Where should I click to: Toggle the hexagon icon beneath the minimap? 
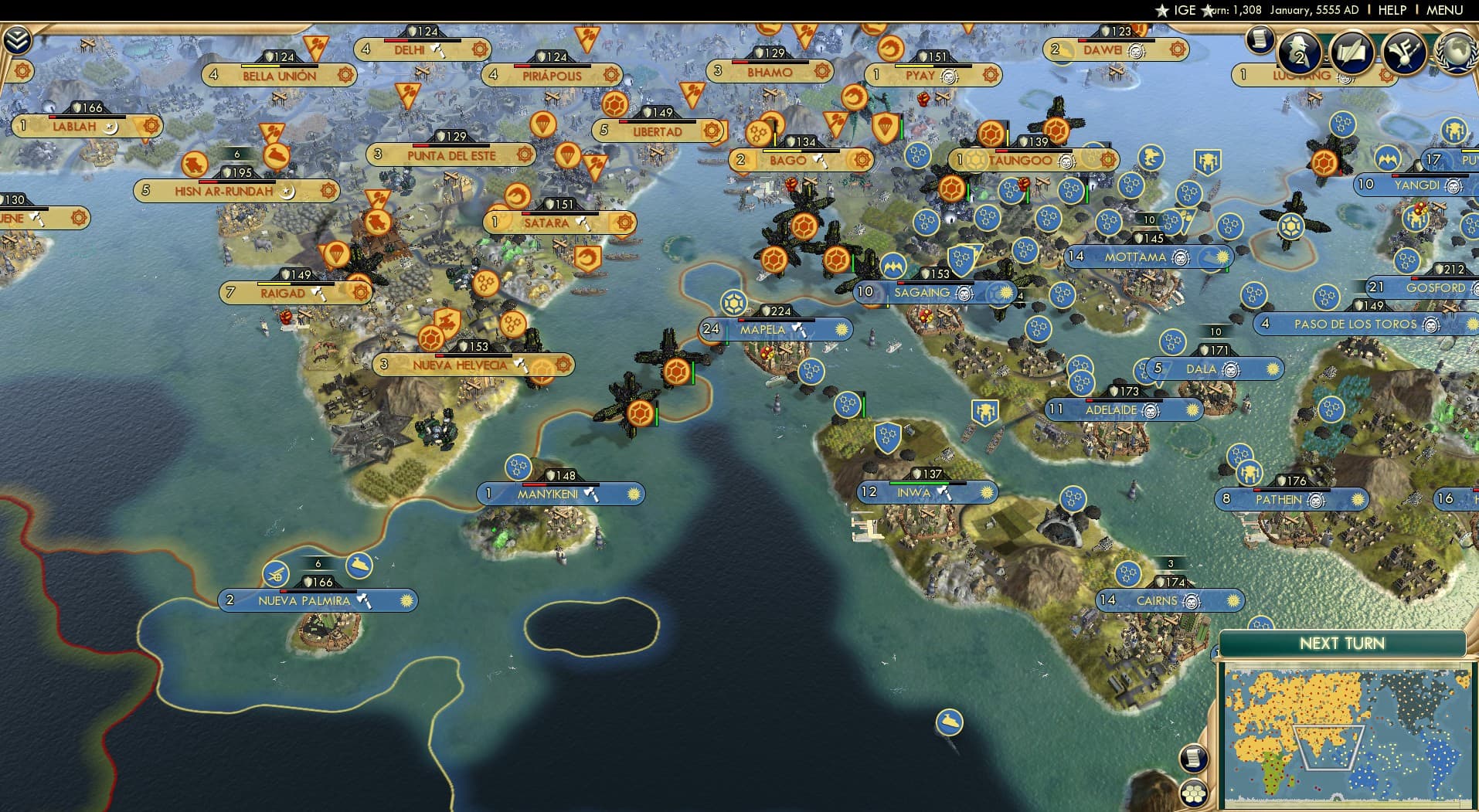point(1195,791)
